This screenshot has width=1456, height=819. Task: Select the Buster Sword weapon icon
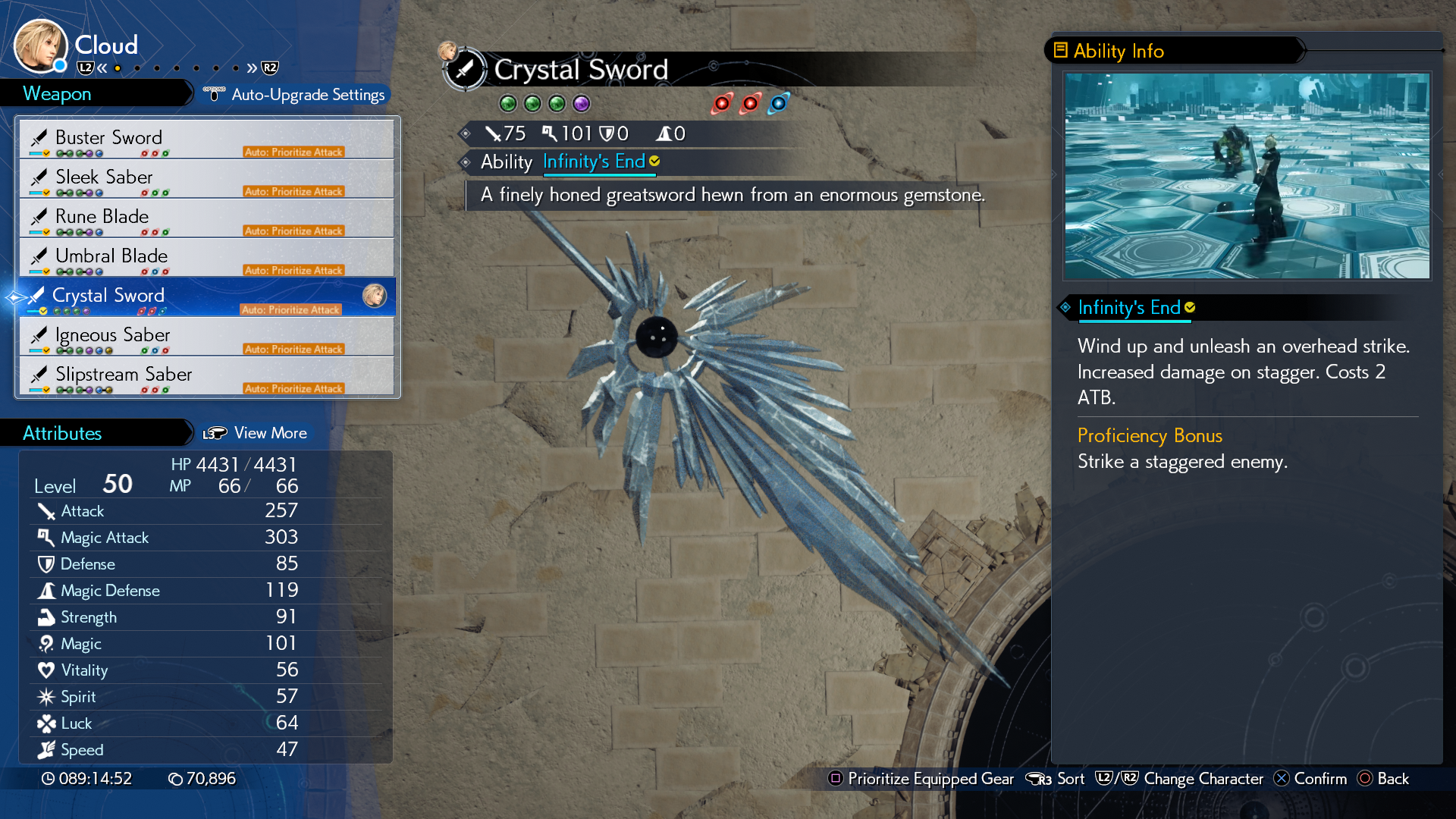click(x=40, y=137)
